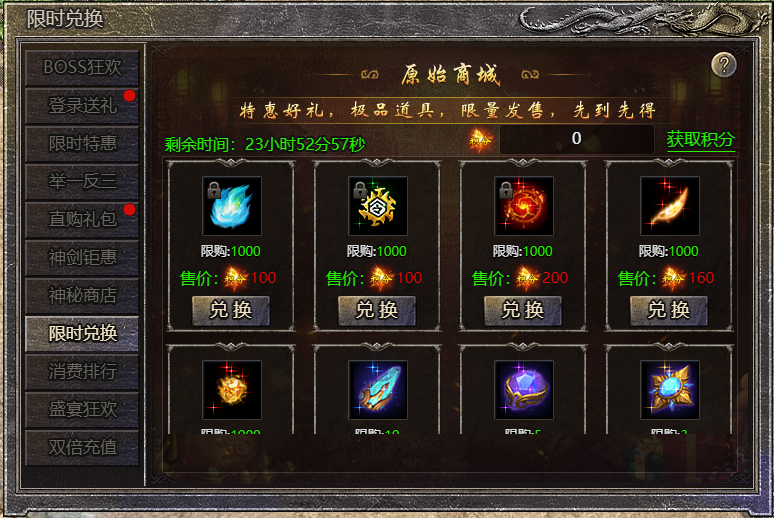Switch to the 直购礼包 tab
This screenshot has width=774, height=518.
(x=82, y=219)
